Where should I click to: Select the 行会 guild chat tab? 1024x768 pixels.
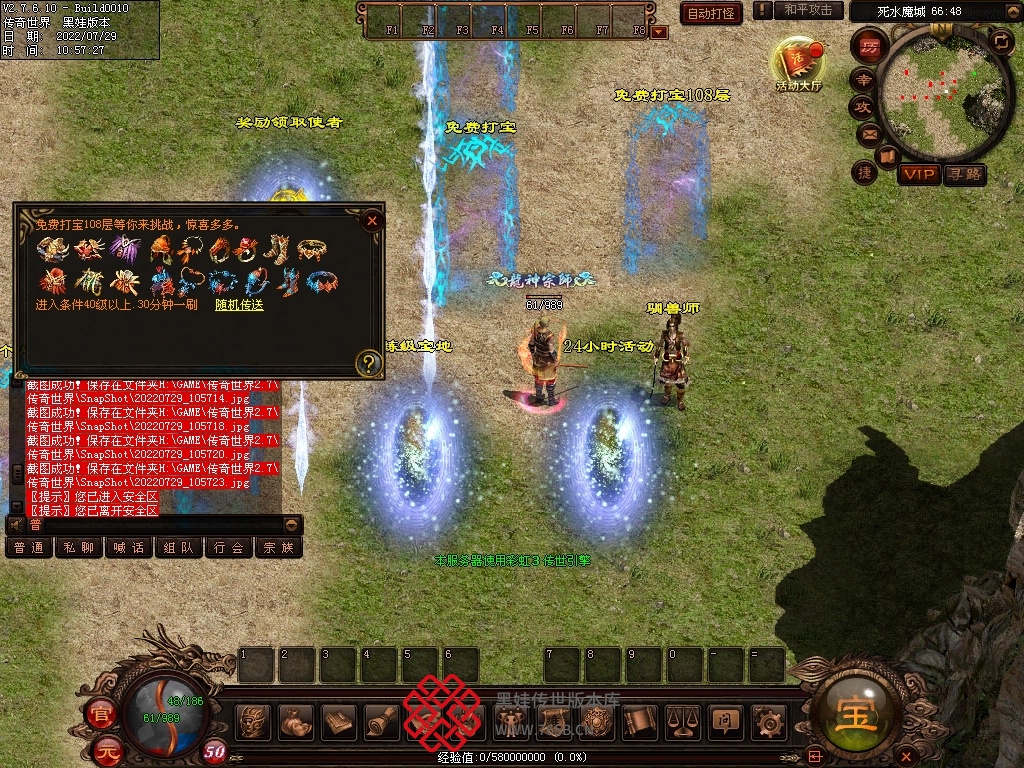(x=229, y=547)
